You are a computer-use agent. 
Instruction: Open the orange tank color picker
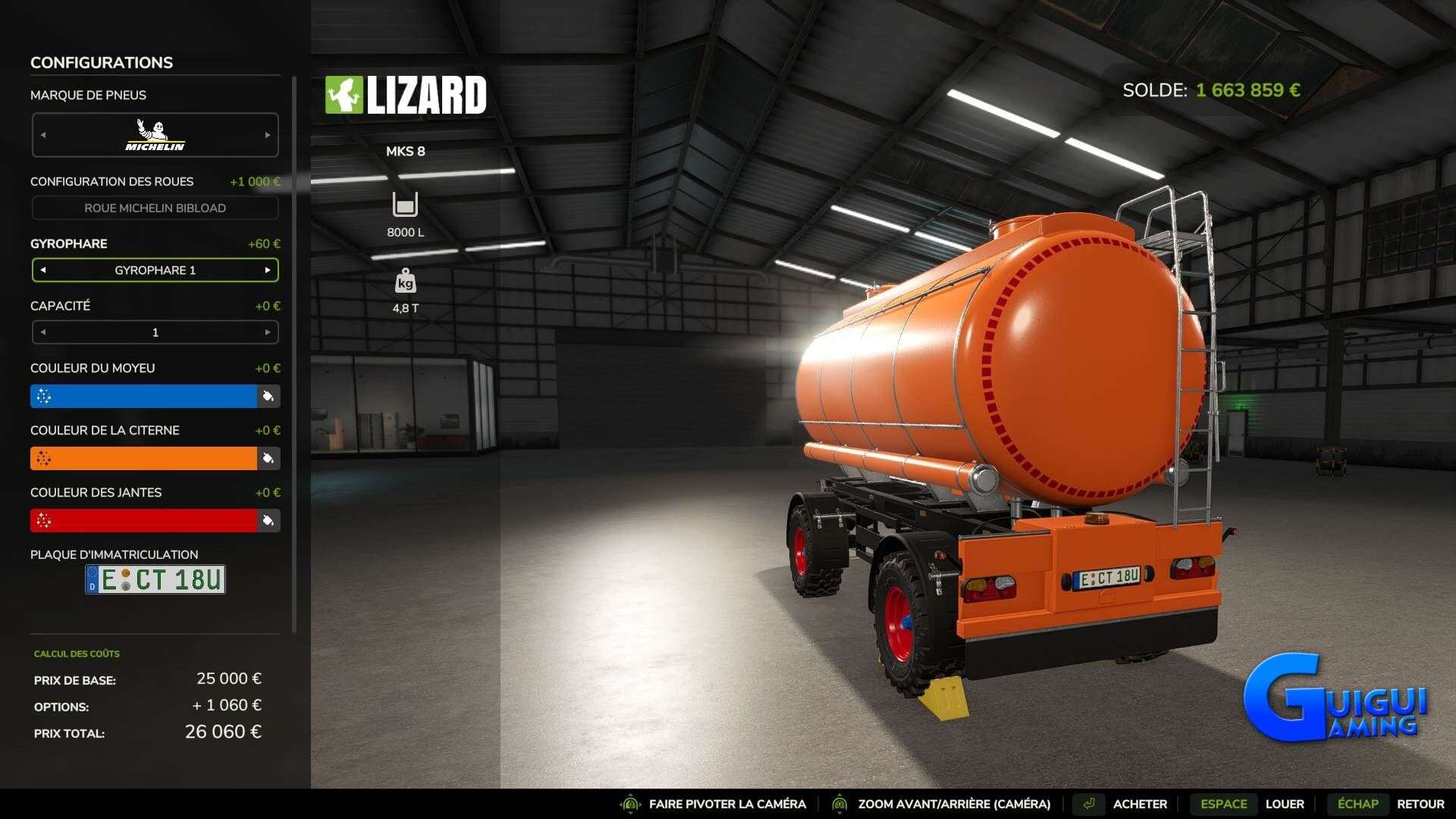click(x=144, y=458)
